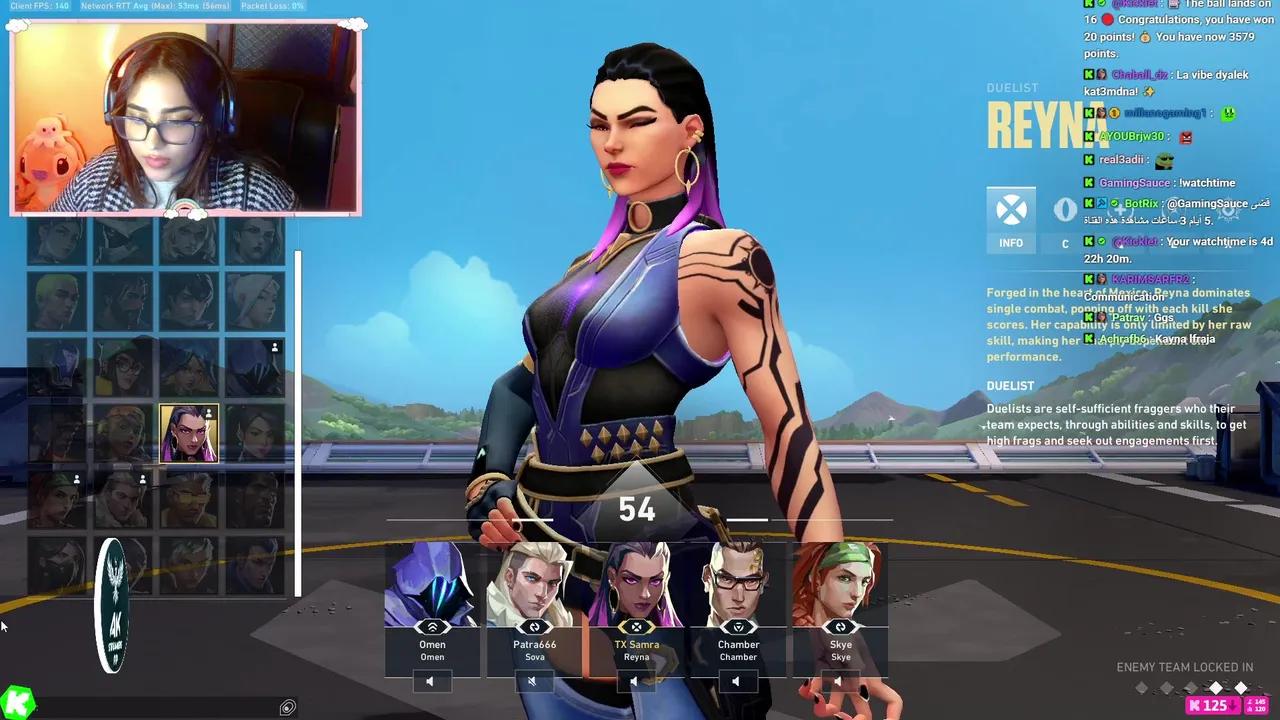Switch to the INFO tab
Image resolution: width=1280 pixels, height=720 pixels.
coord(1011,243)
